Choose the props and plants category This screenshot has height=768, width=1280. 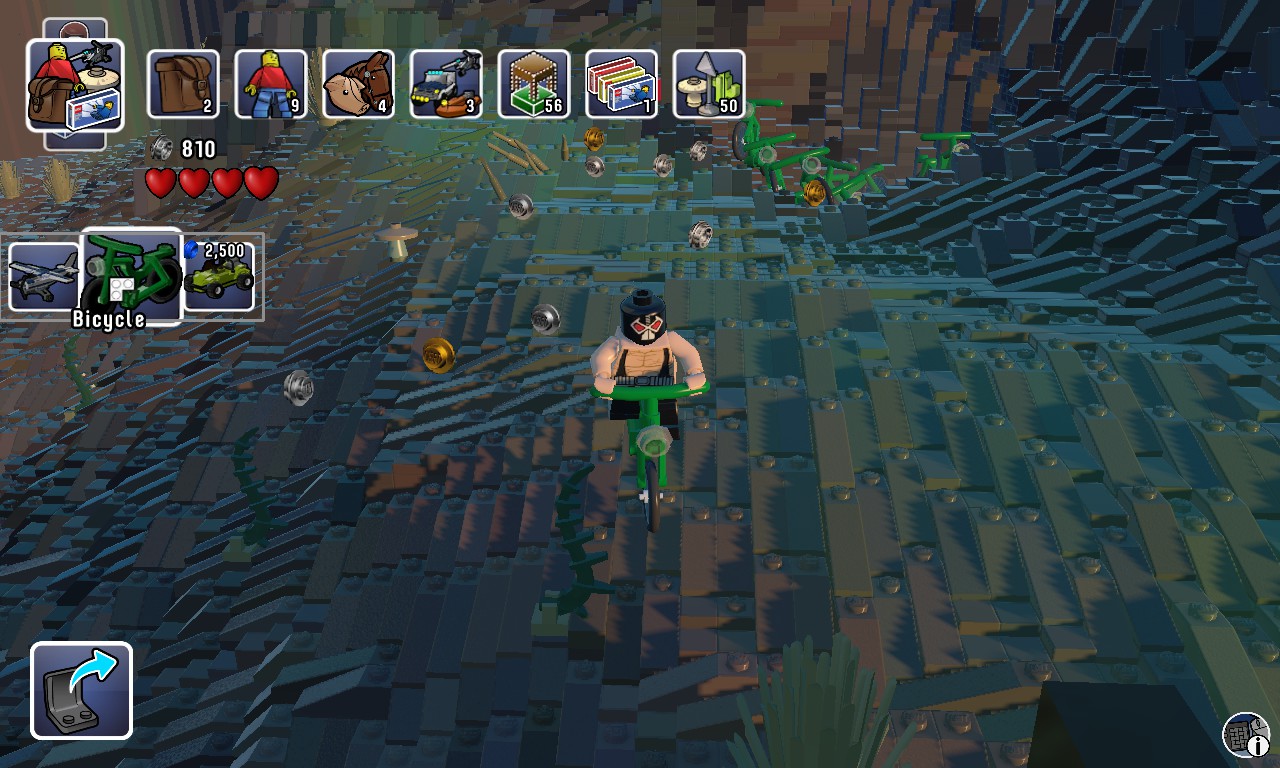[x=708, y=84]
